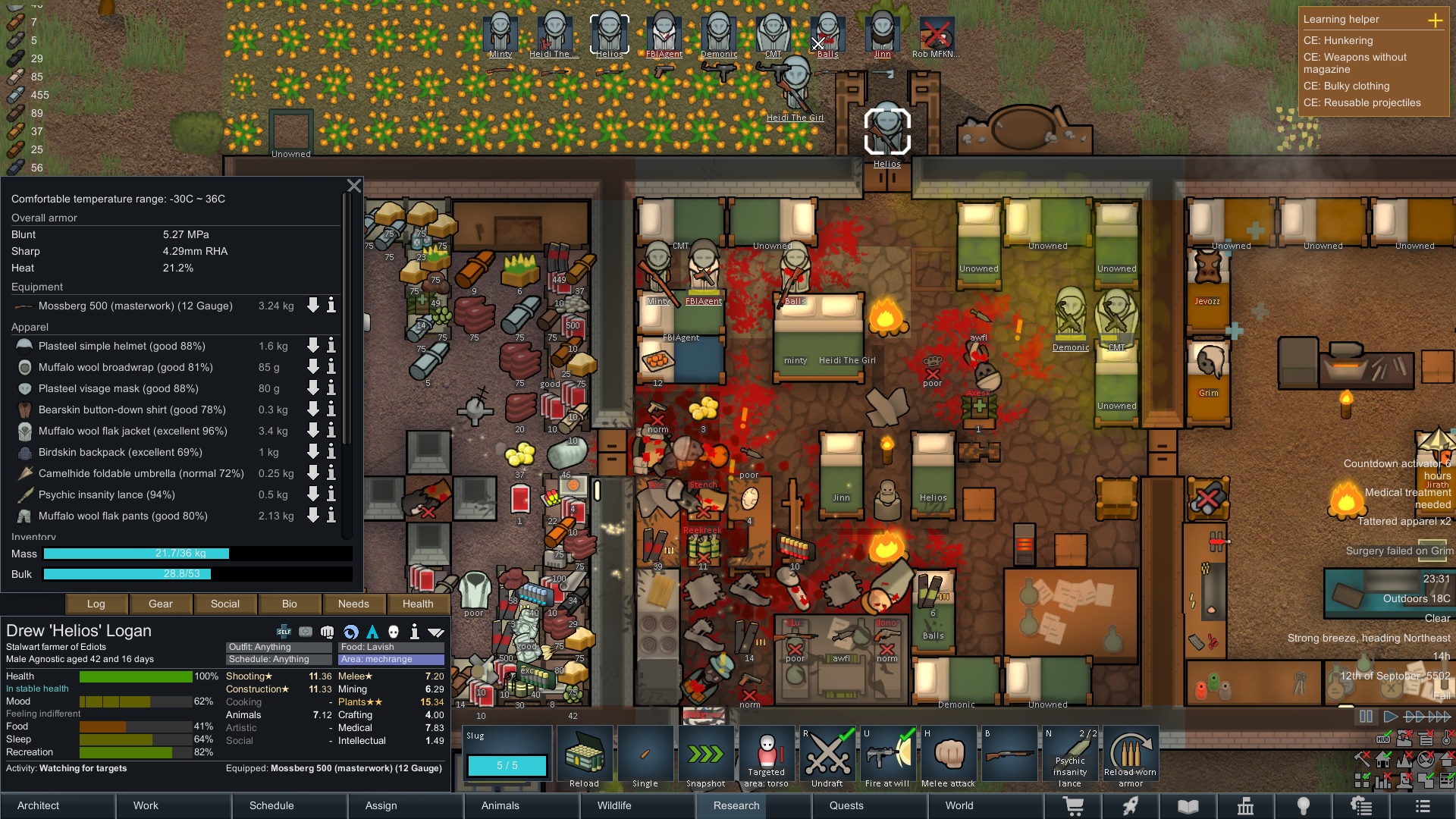Switch to the Health tab

coord(418,604)
